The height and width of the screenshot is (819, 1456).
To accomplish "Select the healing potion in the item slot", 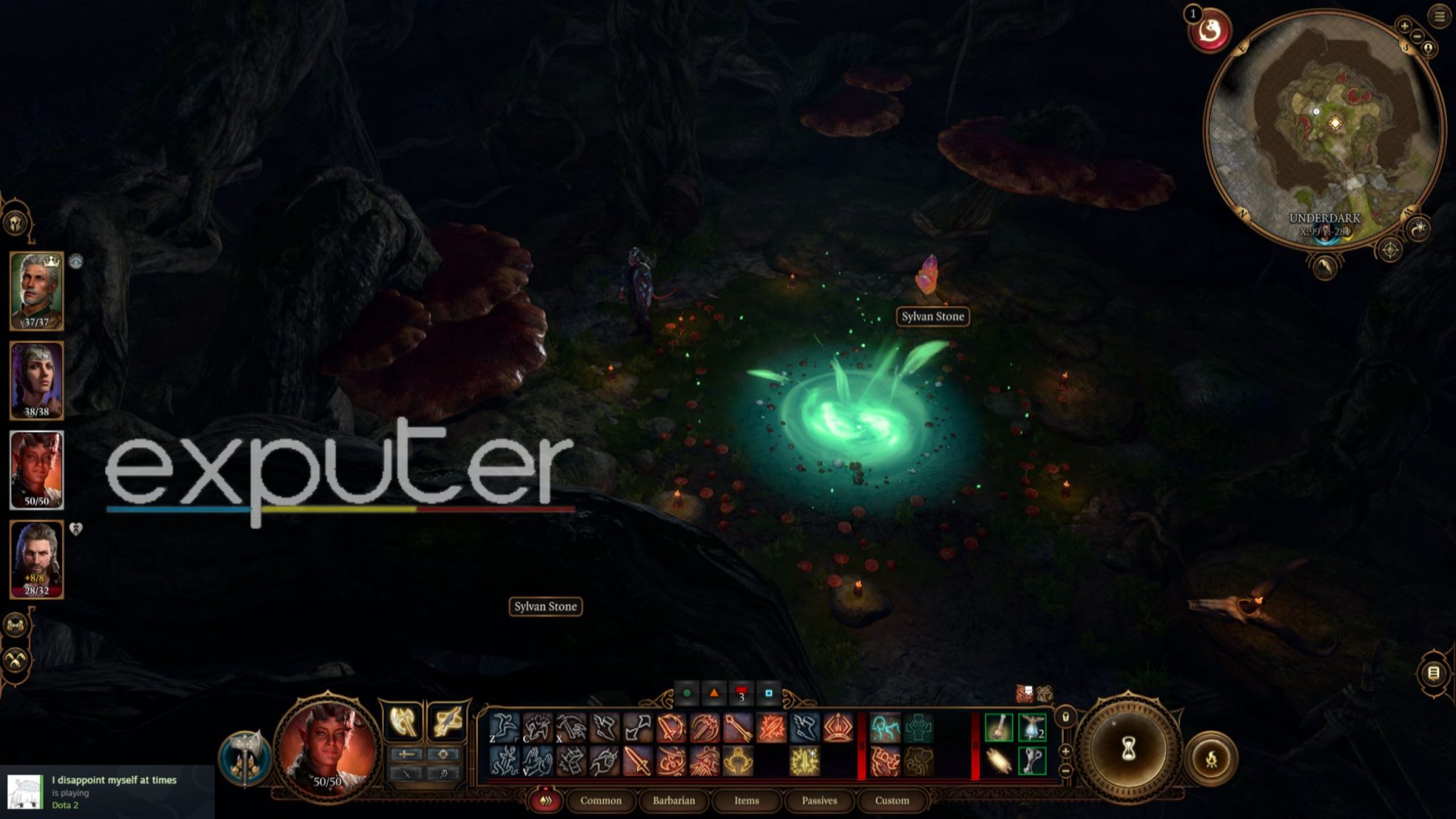I will [x=998, y=727].
